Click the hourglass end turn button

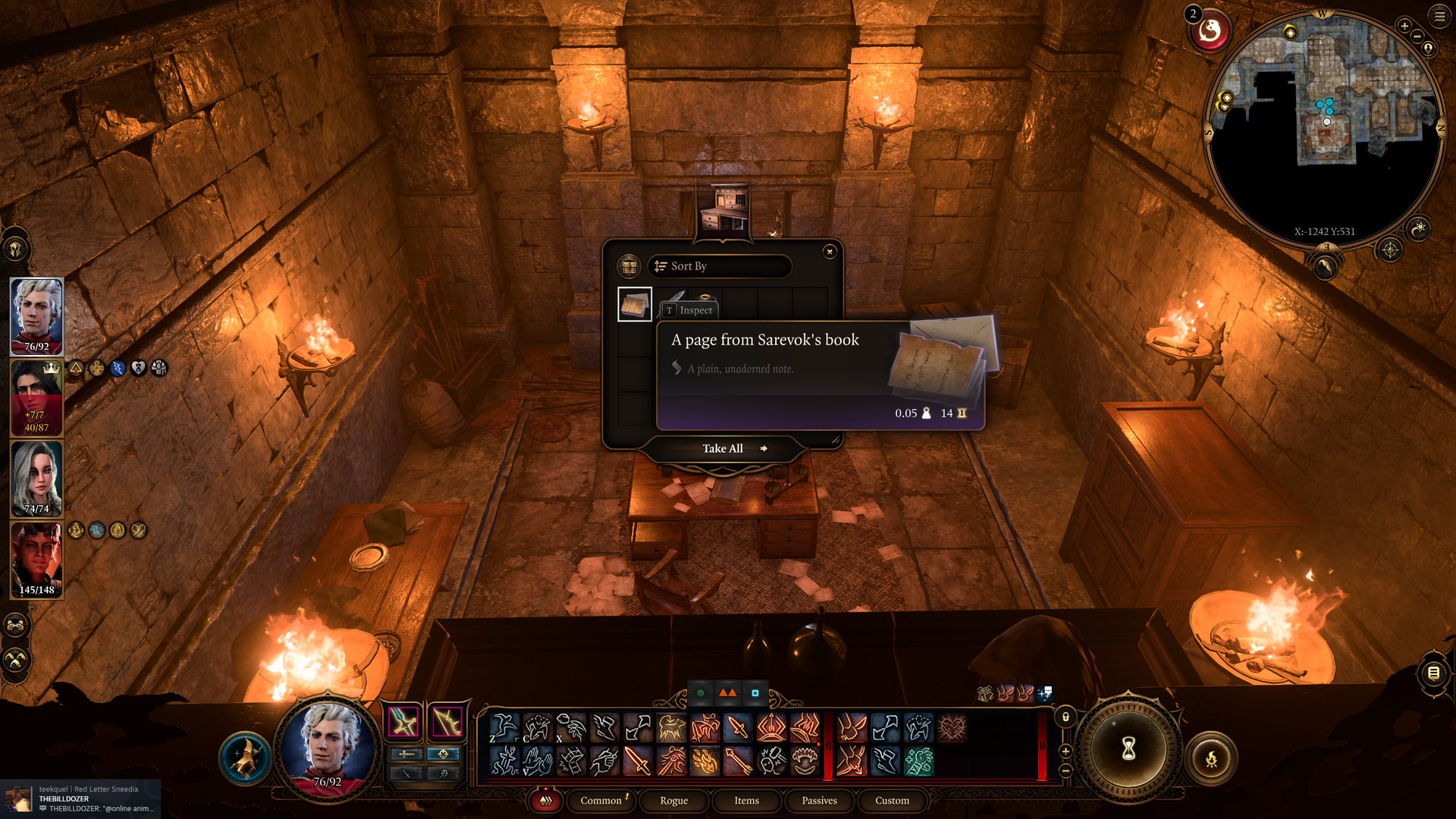(x=1128, y=749)
